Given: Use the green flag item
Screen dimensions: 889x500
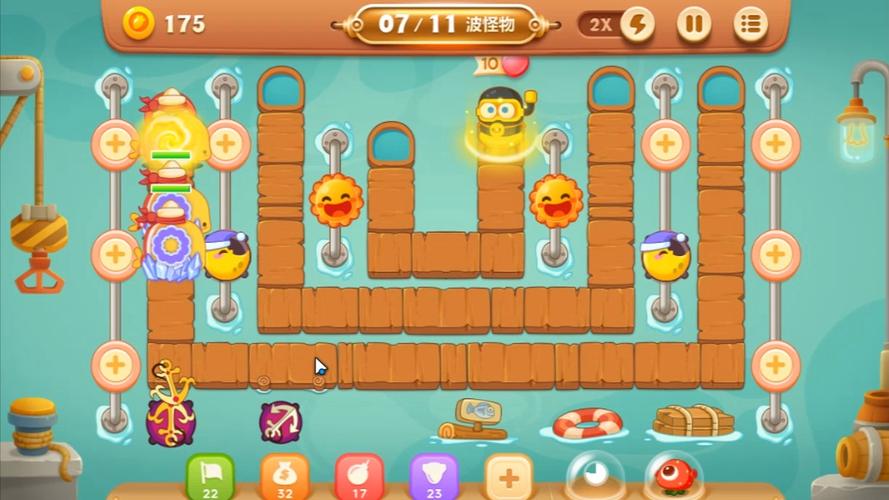Looking at the screenshot, I should (x=210, y=475).
